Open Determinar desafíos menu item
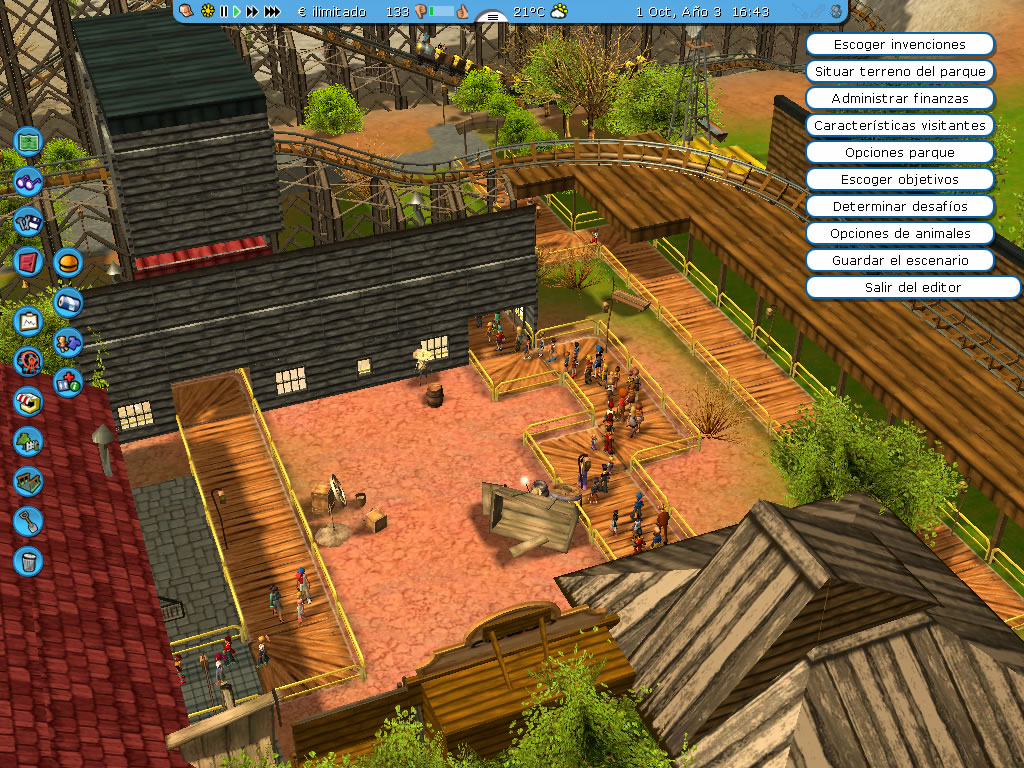The image size is (1024, 768). 899,207
